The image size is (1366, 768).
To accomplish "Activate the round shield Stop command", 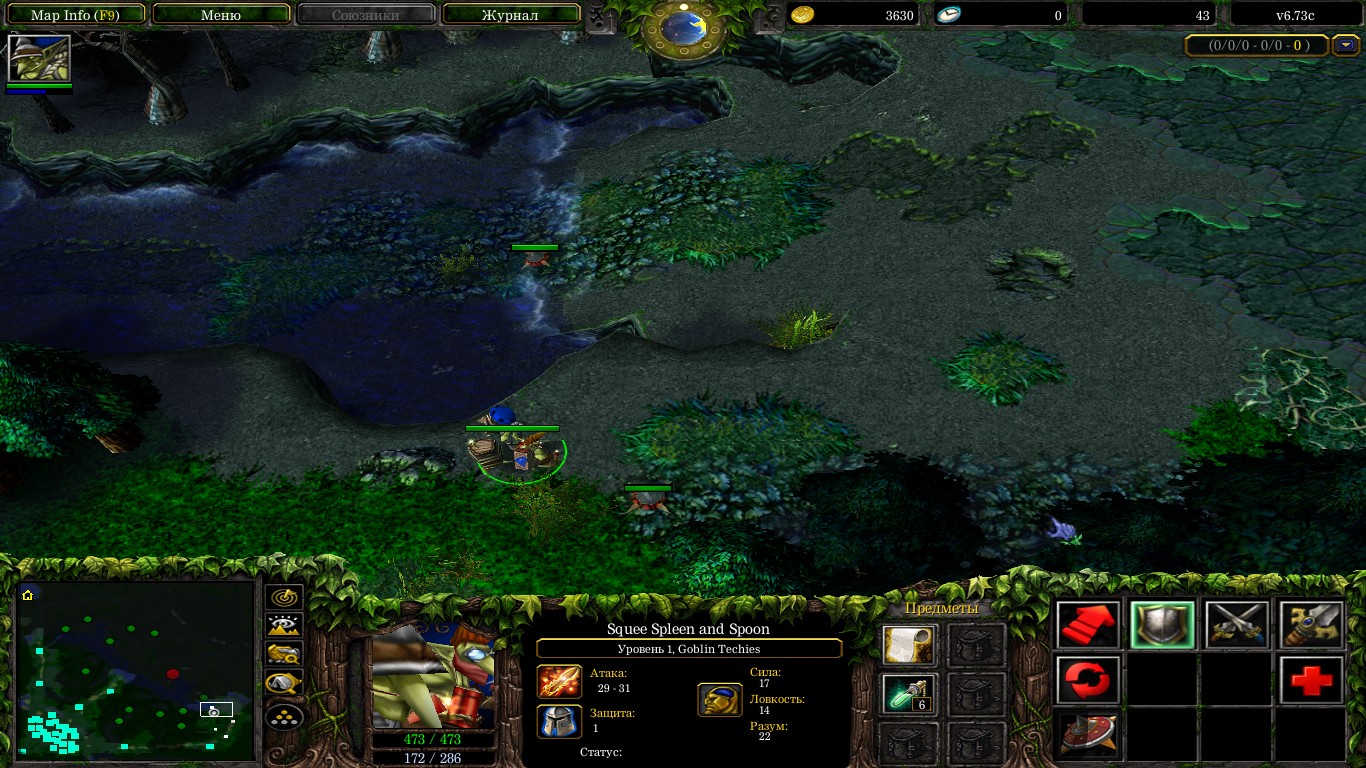I will pyautogui.click(x=1087, y=734).
